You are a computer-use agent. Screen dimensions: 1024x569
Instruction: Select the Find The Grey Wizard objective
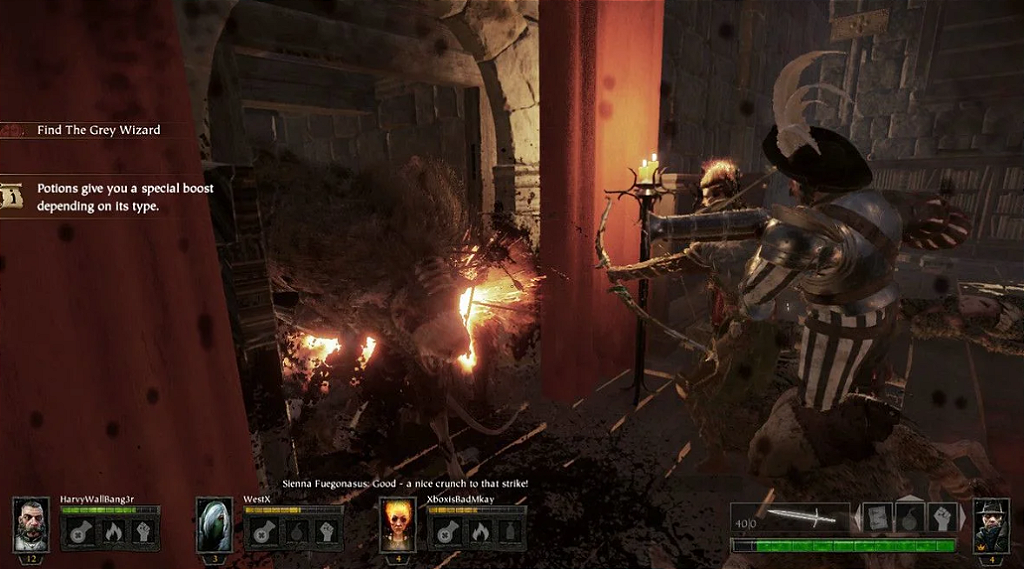(98, 130)
